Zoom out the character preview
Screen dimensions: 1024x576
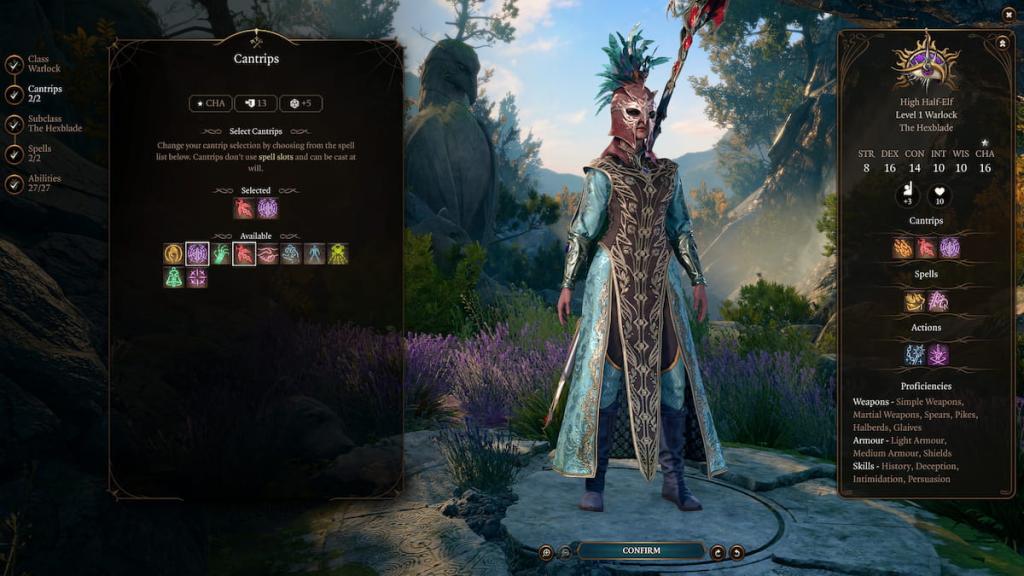click(565, 552)
